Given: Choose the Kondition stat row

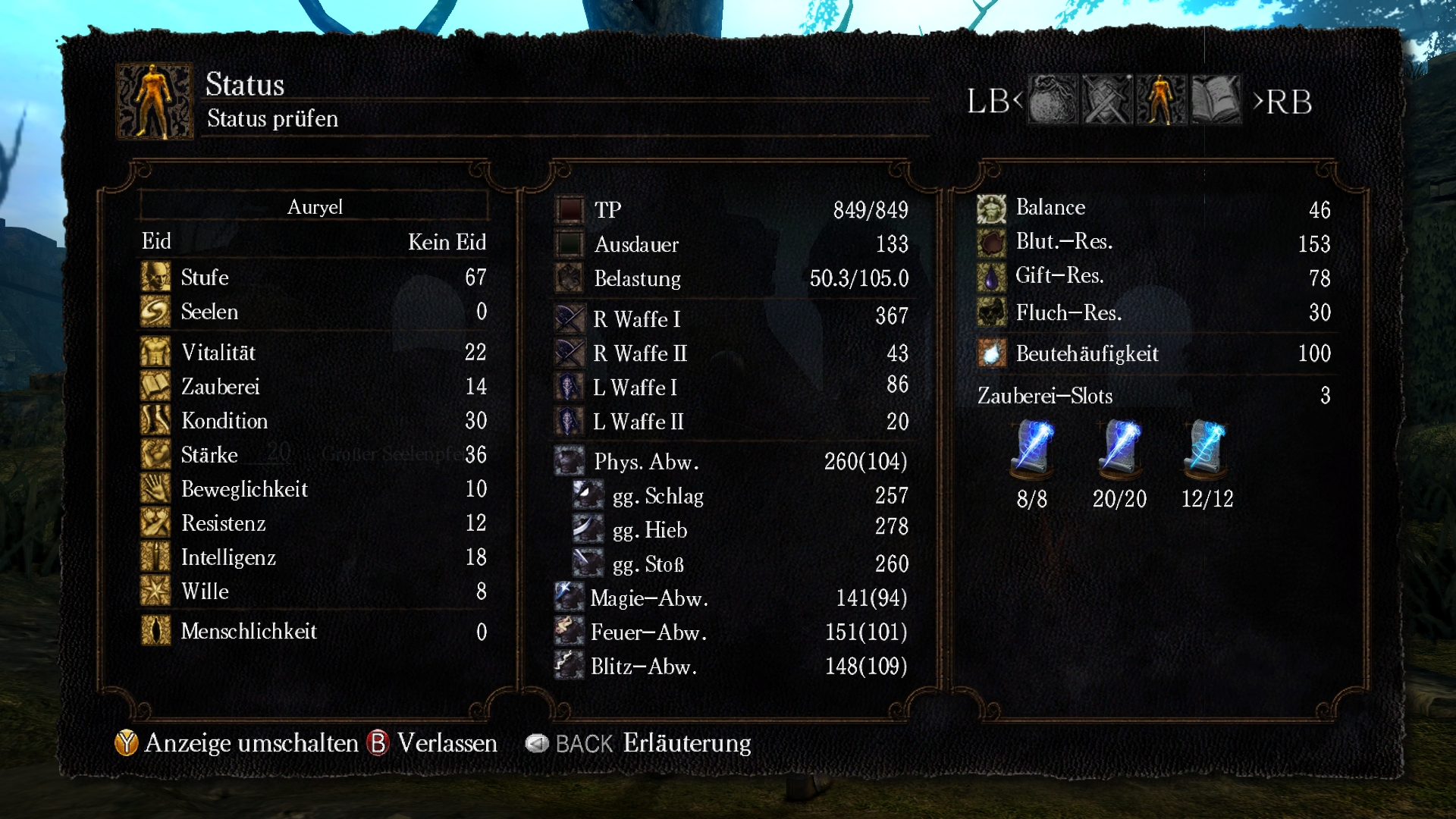Looking at the screenshot, I should [x=313, y=421].
